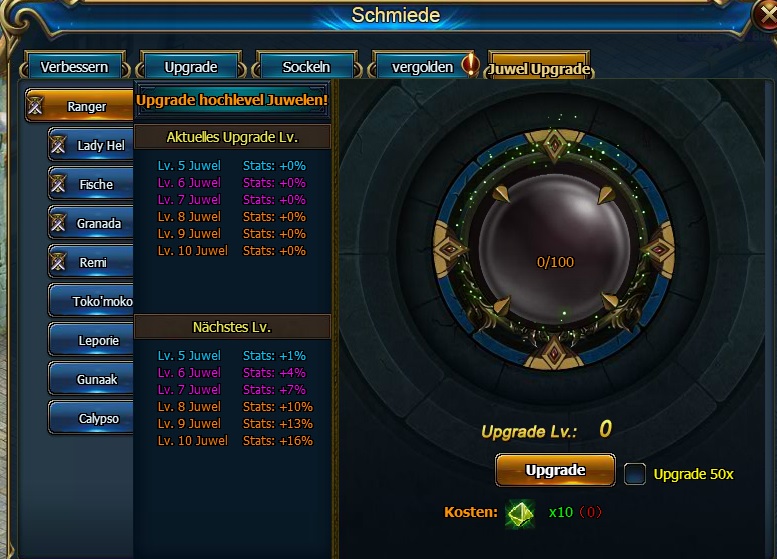Choose Lady Hel from the list
Image resolution: width=777 pixels, height=559 pixels.
click(x=92, y=145)
